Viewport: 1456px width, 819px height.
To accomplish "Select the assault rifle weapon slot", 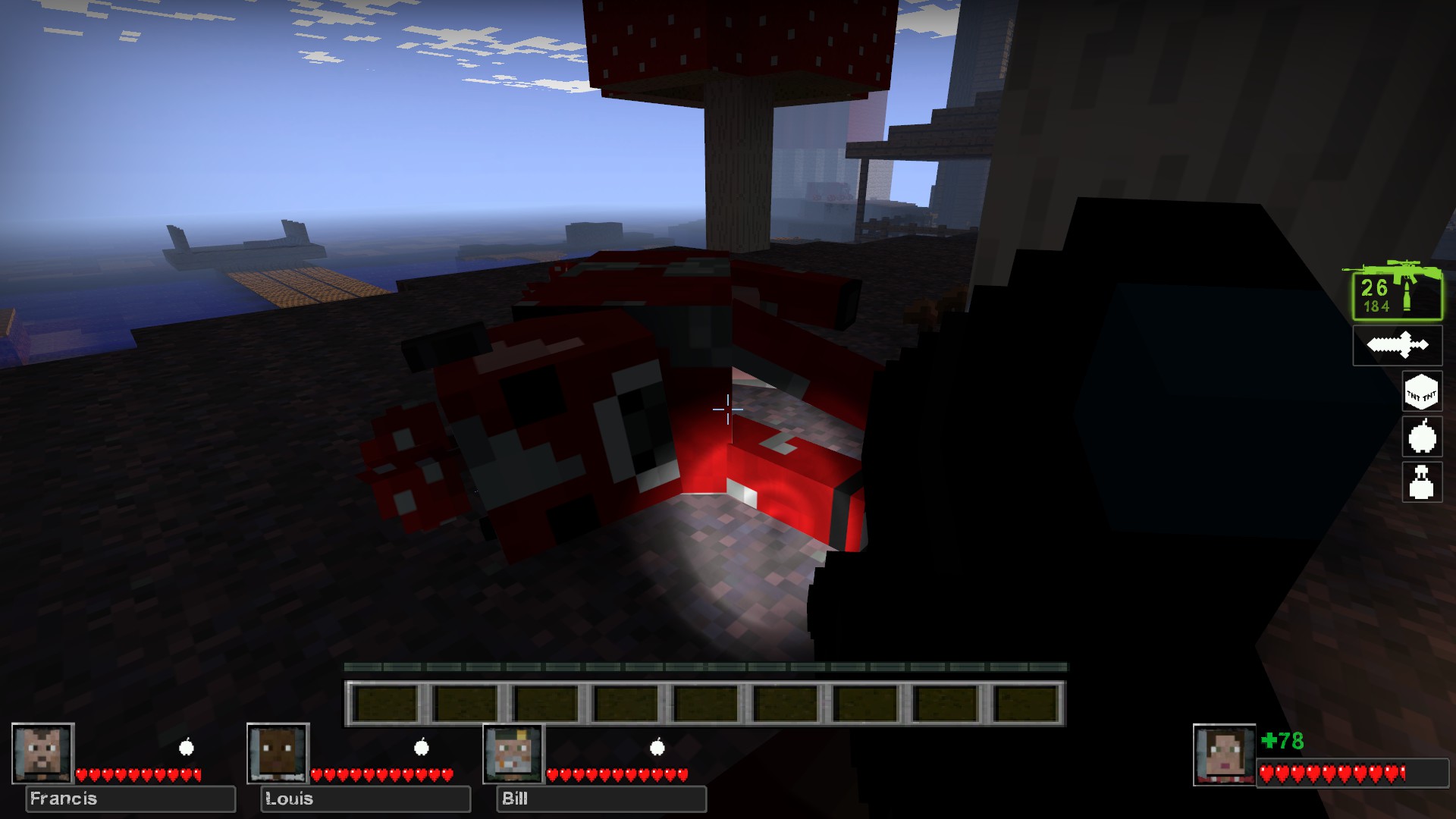I will point(1396,293).
